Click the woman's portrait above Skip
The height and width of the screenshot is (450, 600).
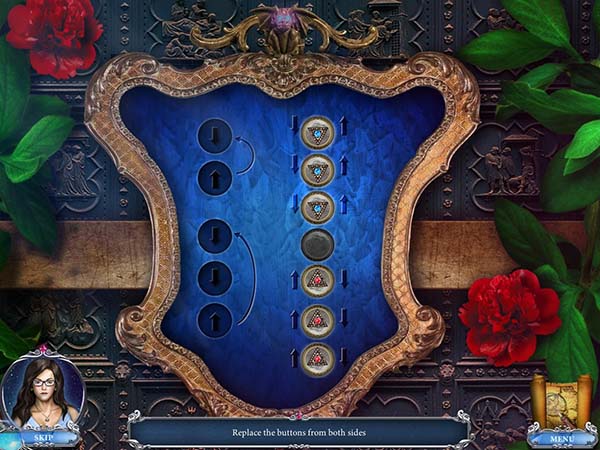42,392
